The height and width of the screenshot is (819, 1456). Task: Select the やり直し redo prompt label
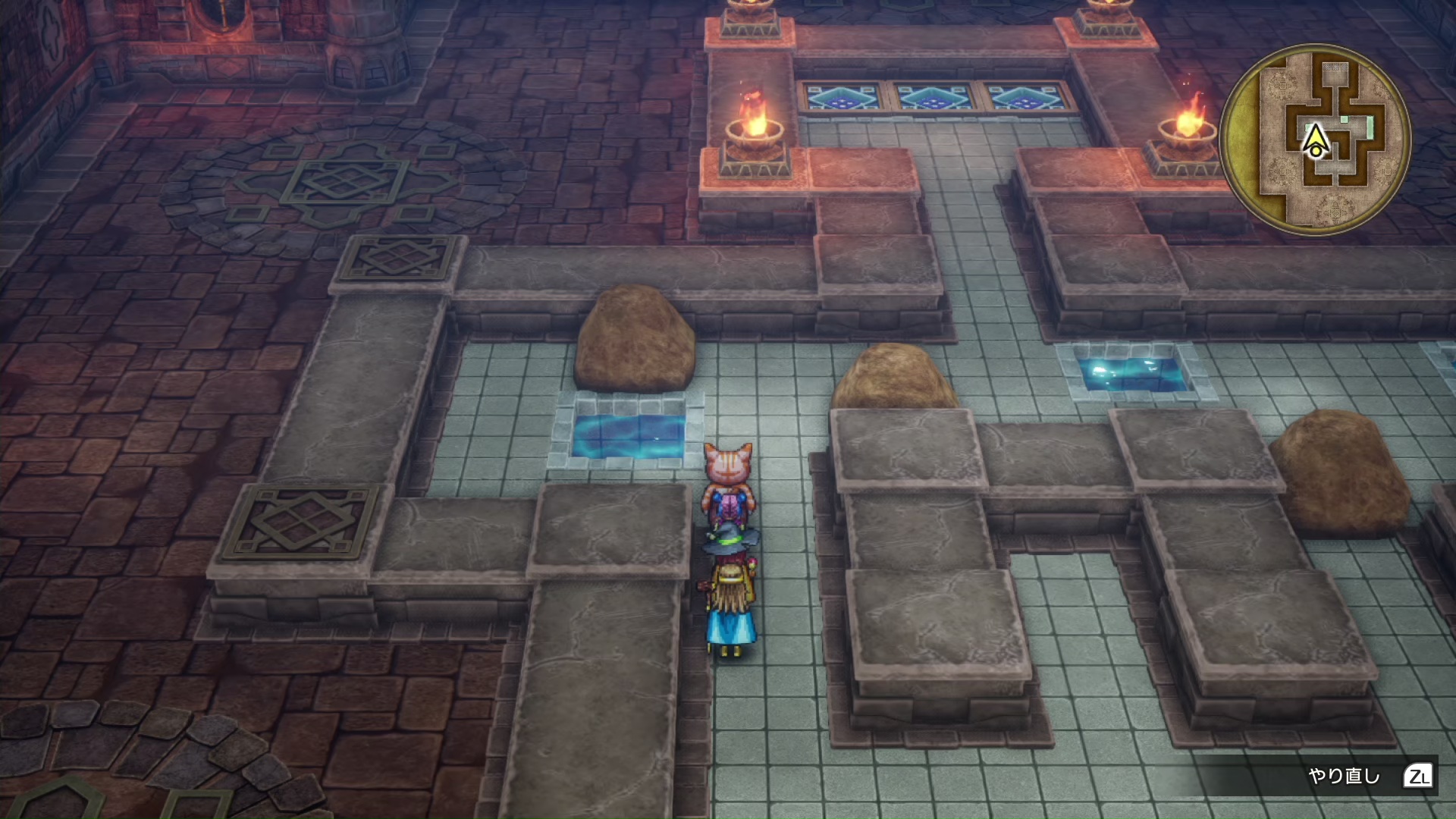[x=1344, y=776]
